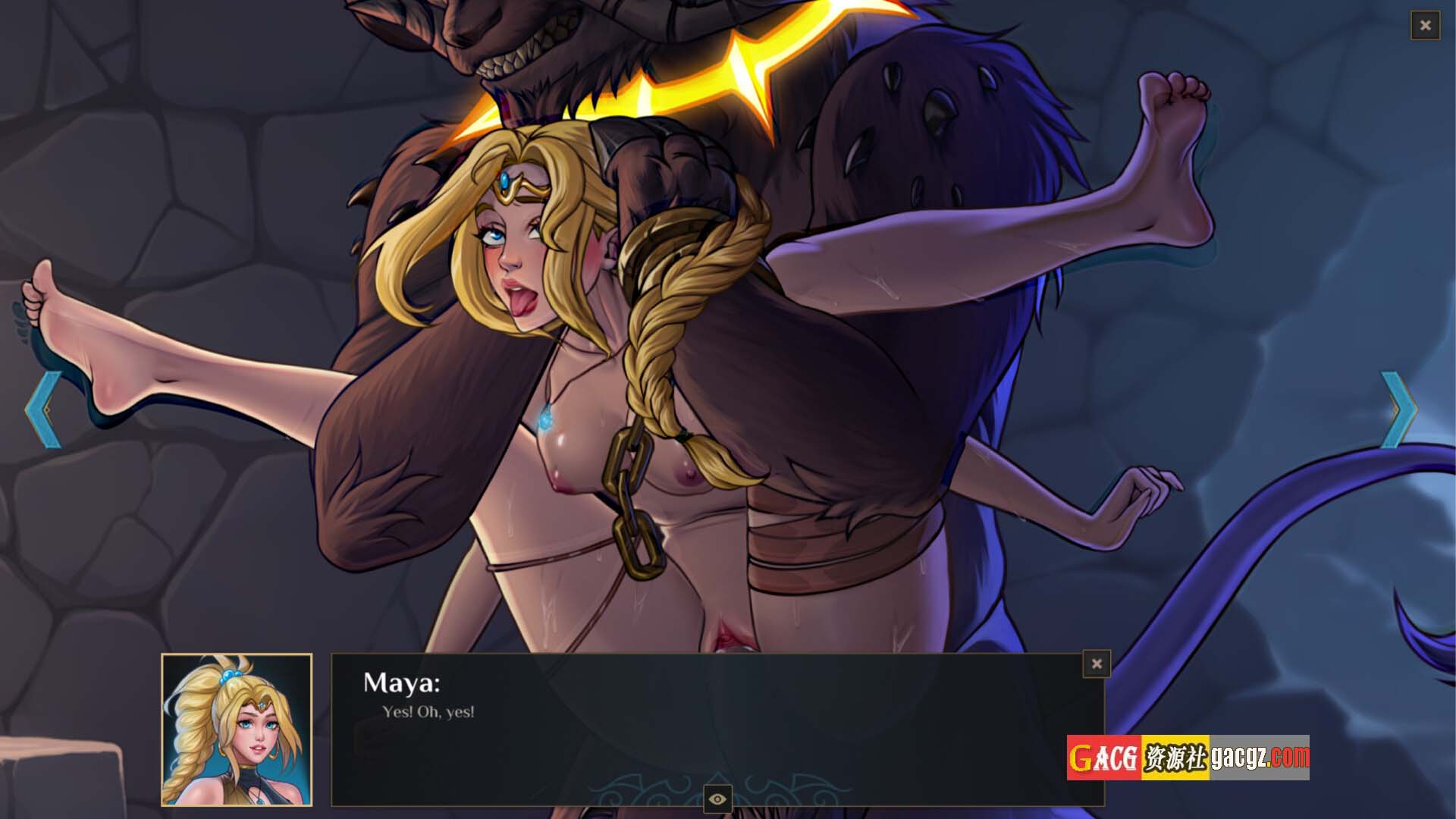Toggle dialogue visibility with the eye icon

point(717,799)
